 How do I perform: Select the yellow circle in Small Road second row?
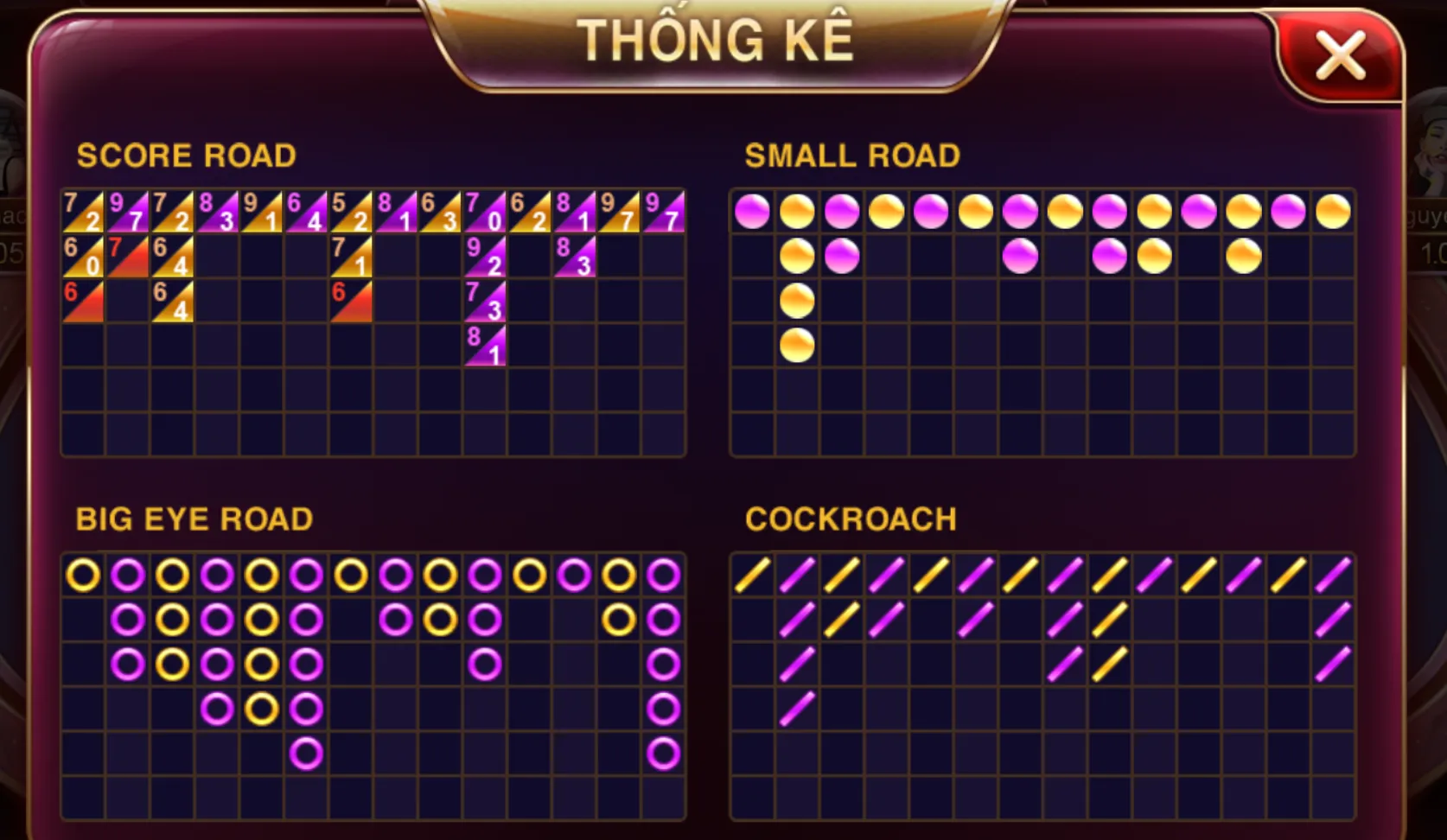796,257
